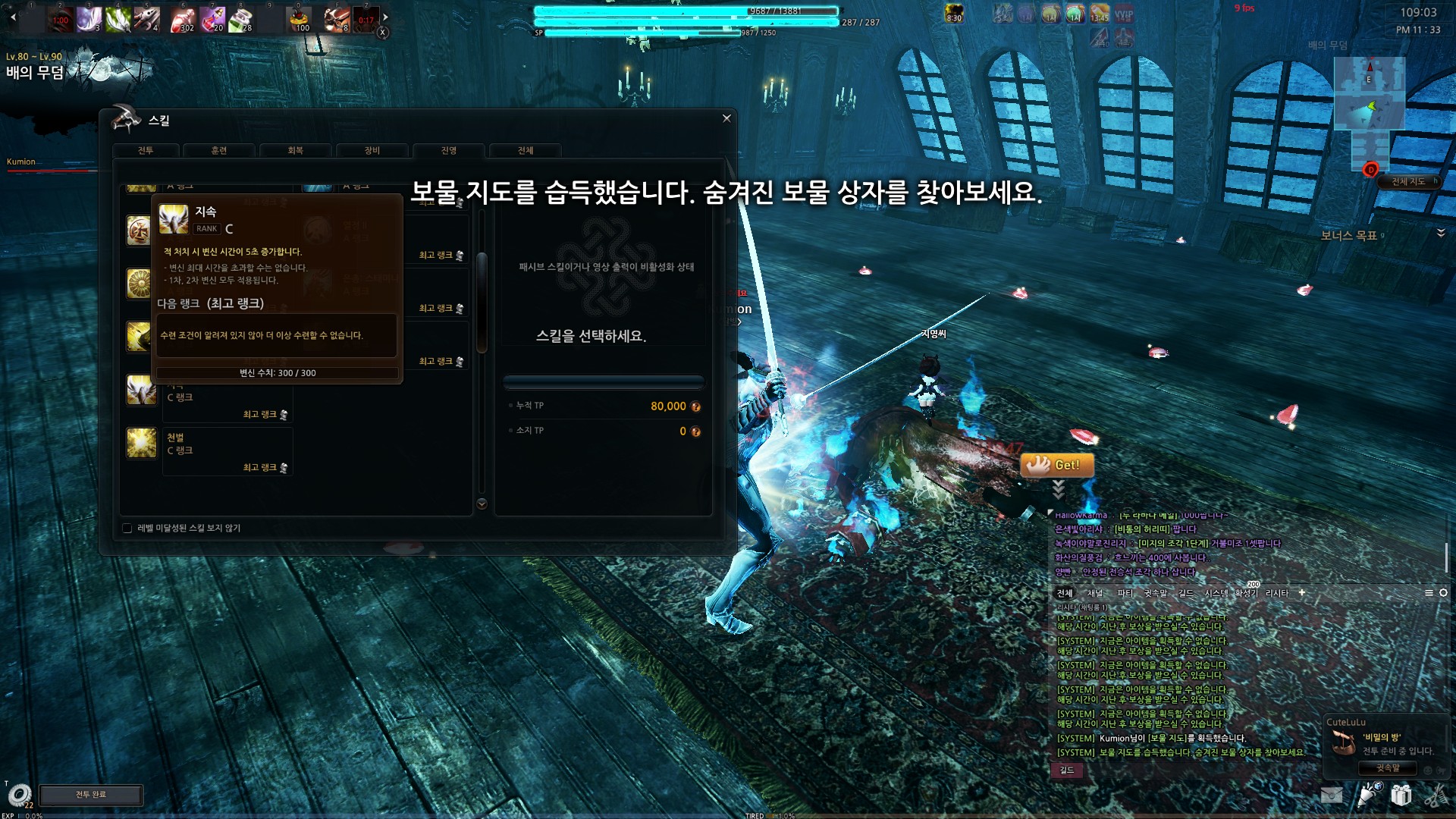This screenshot has height=819, width=1456.
Task: Click the question mark beside 누적 TP
Action: [695, 406]
